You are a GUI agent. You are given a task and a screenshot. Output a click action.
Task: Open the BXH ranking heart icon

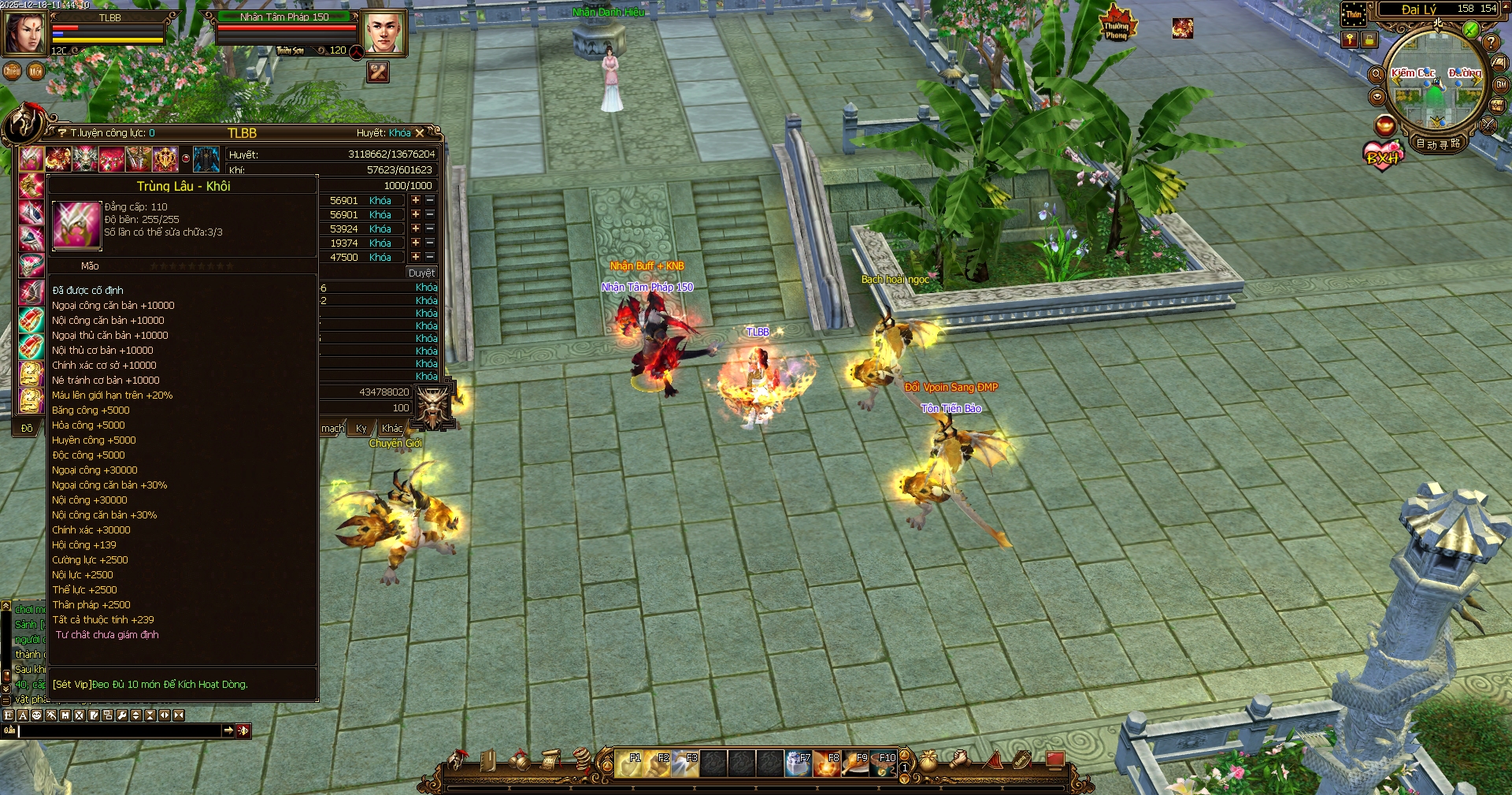(x=1383, y=155)
